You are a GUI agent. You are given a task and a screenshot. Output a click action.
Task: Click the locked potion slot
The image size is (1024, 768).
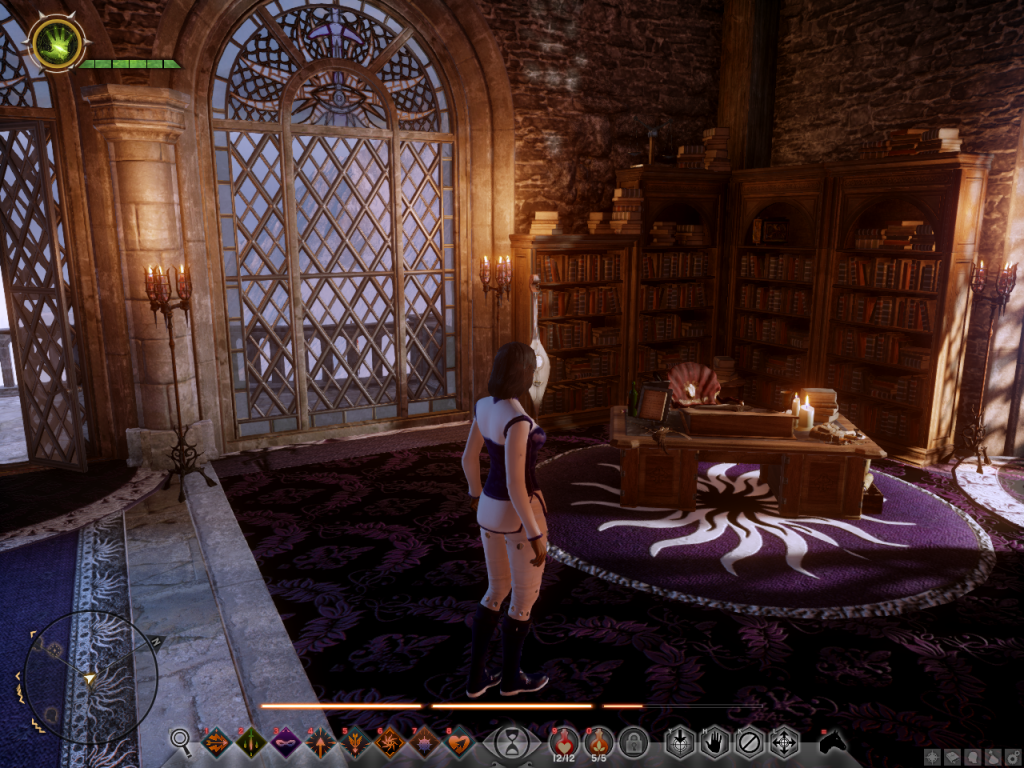click(x=633, y=742)
